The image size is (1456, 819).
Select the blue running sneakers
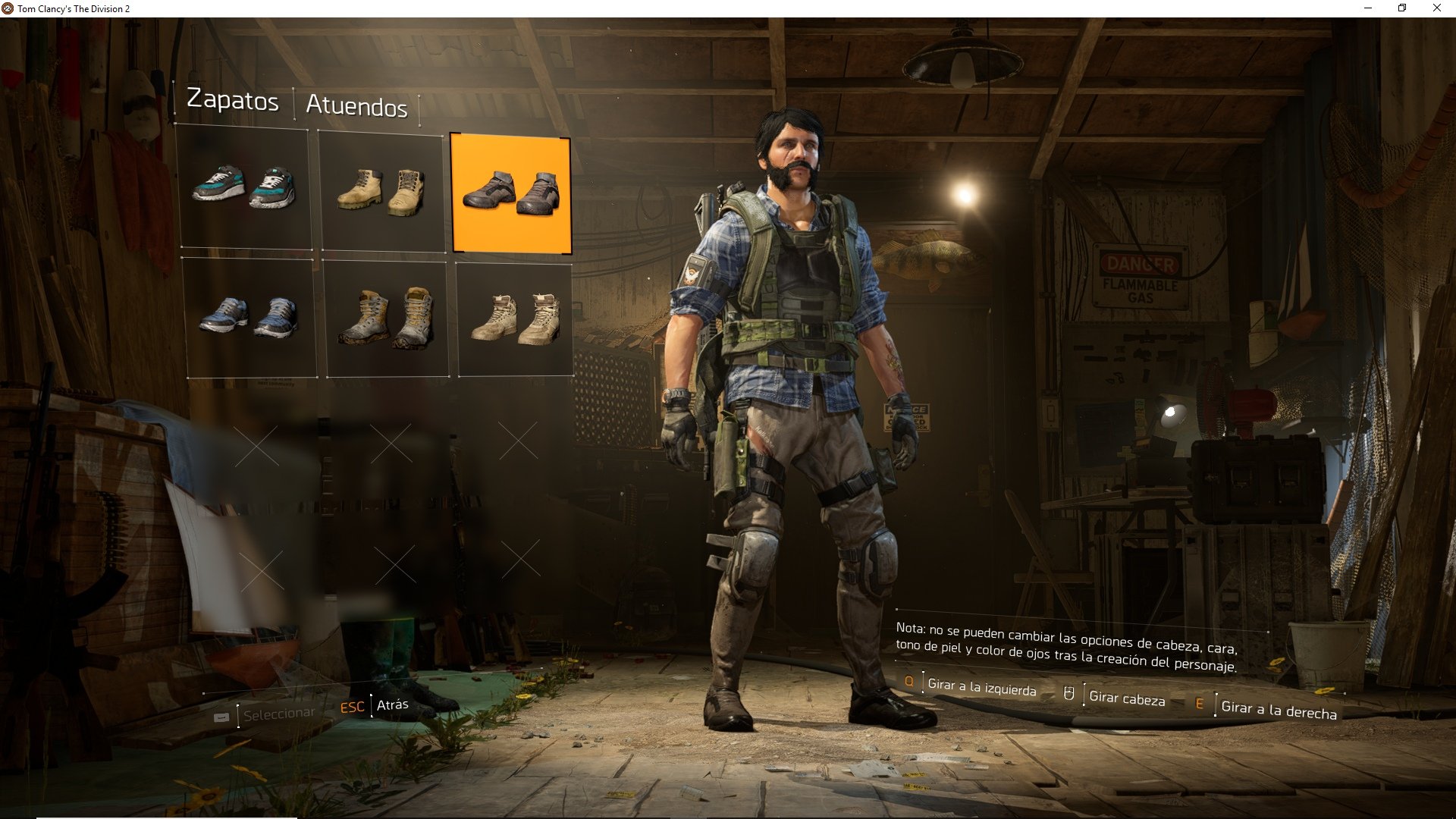tap(249, 318)
